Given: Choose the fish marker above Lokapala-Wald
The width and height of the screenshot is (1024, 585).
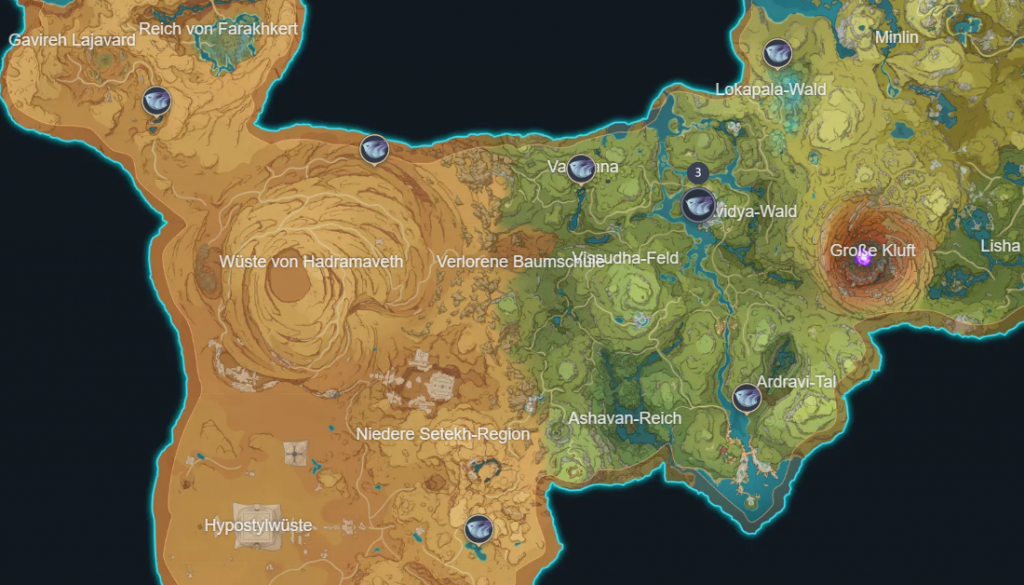Looking at the screenshot, I should tap(777, 53).
